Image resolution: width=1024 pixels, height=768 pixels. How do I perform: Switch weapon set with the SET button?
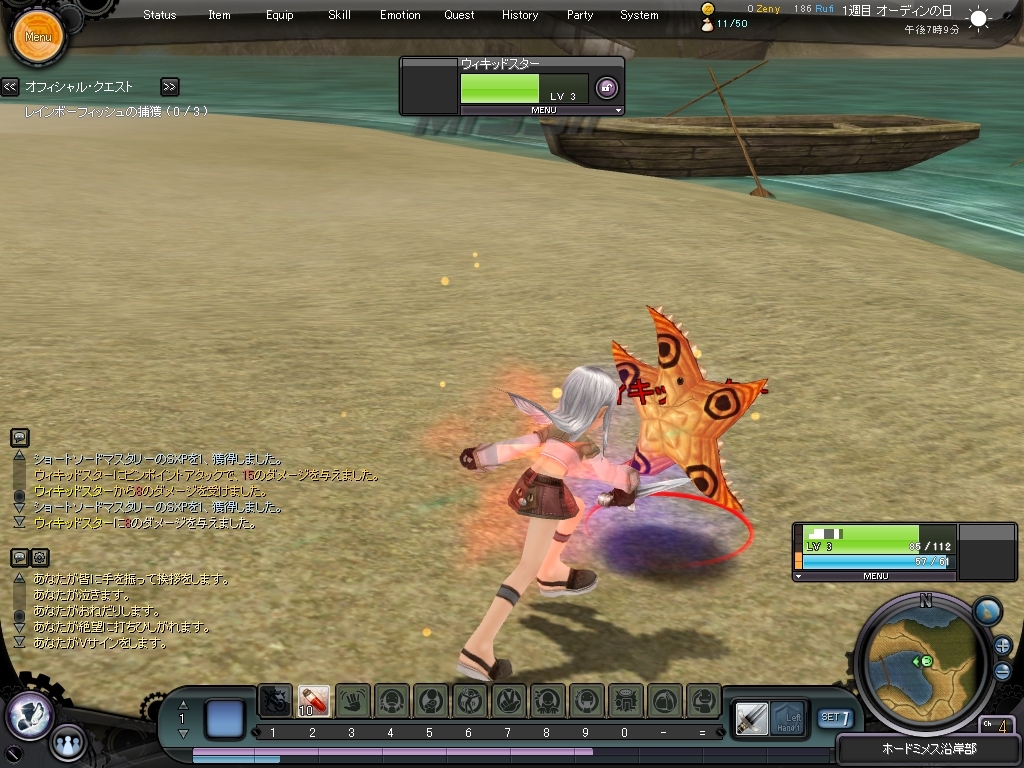tap(836, 717)
